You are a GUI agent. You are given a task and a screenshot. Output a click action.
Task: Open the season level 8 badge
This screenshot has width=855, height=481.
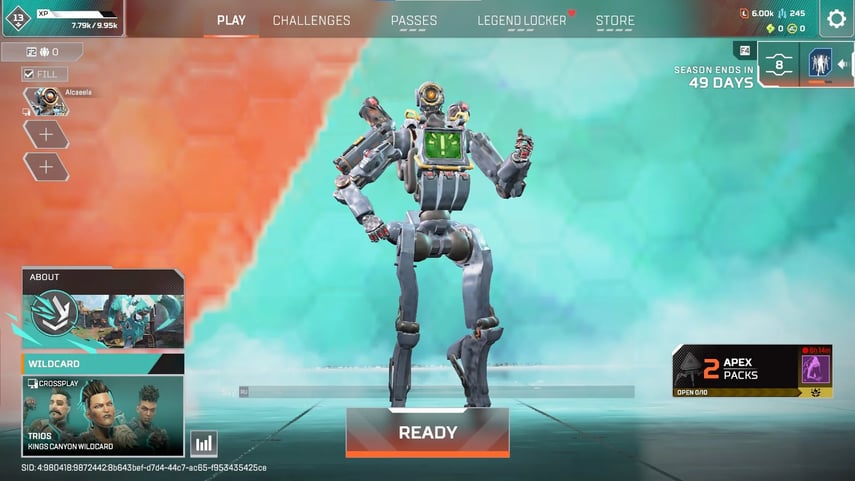[x=778, y=64]
